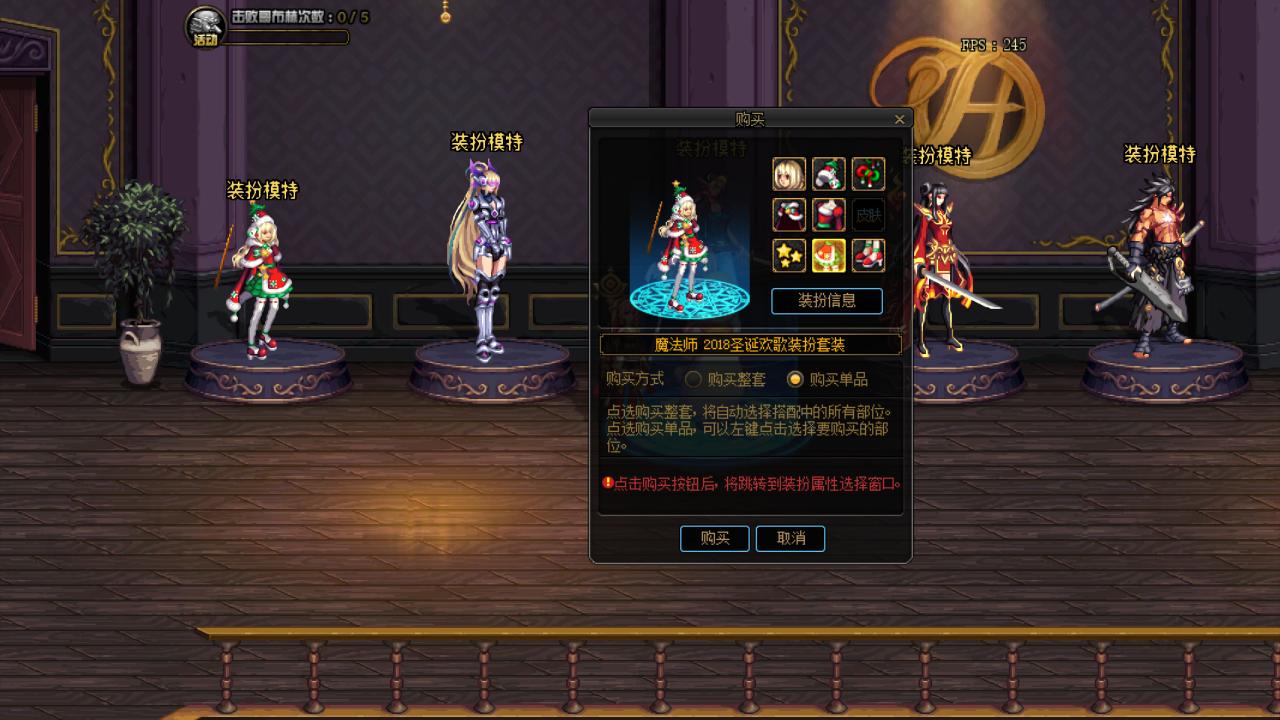
Task: Select the candy cane ornament icon
Action: click(868, 173)
